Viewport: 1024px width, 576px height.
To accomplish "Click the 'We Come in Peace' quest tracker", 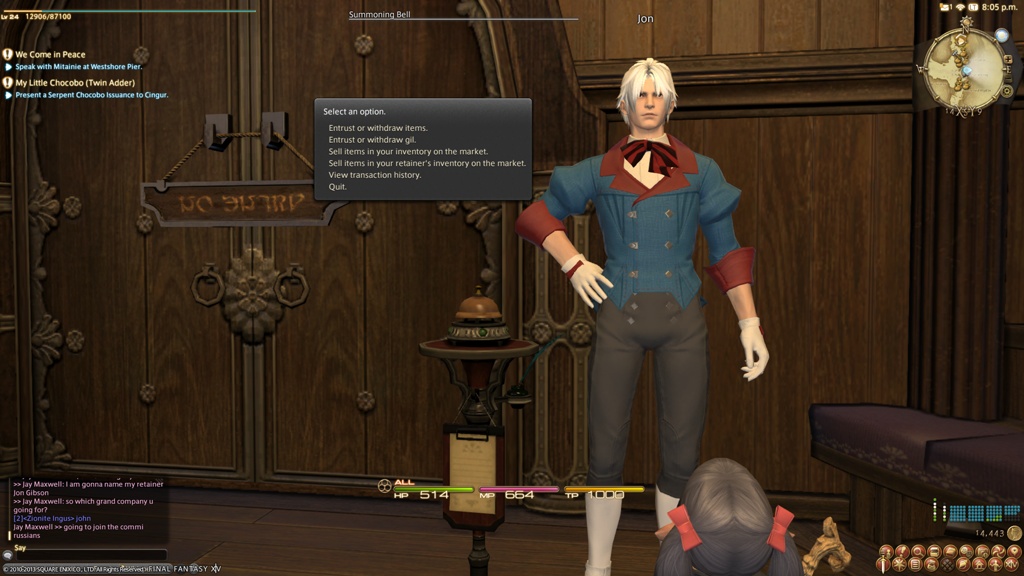I will pyautogui.click(x=50, y=55).
